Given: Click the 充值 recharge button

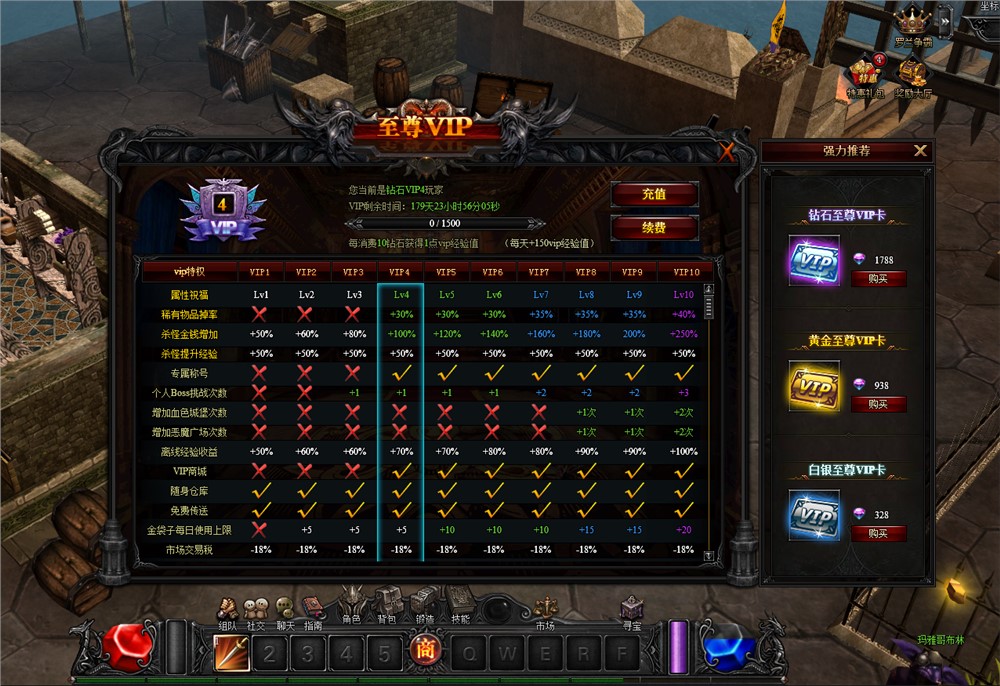Looking at the screenshot, I should coord(654,194).
